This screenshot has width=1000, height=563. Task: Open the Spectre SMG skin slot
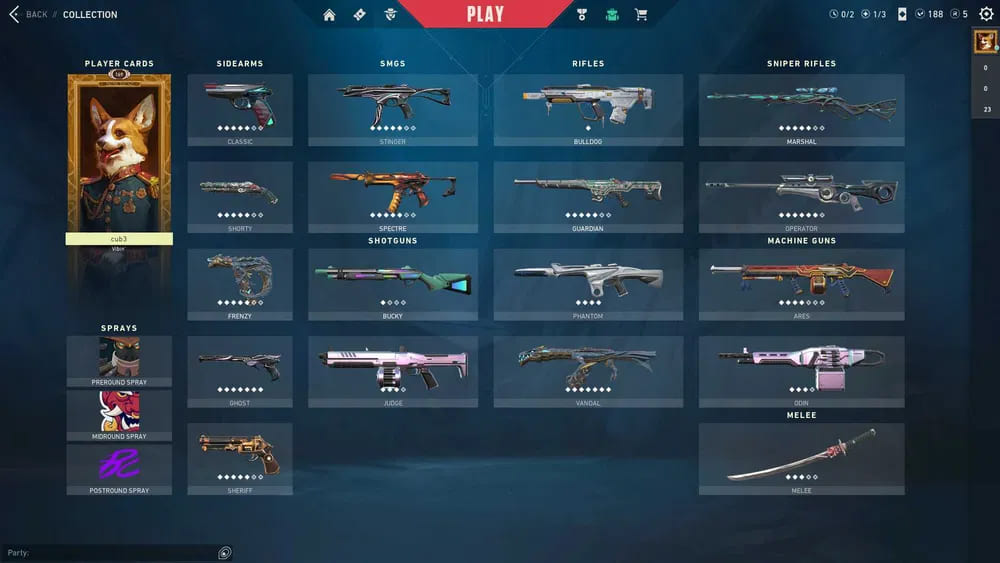(x=392, y=195)
